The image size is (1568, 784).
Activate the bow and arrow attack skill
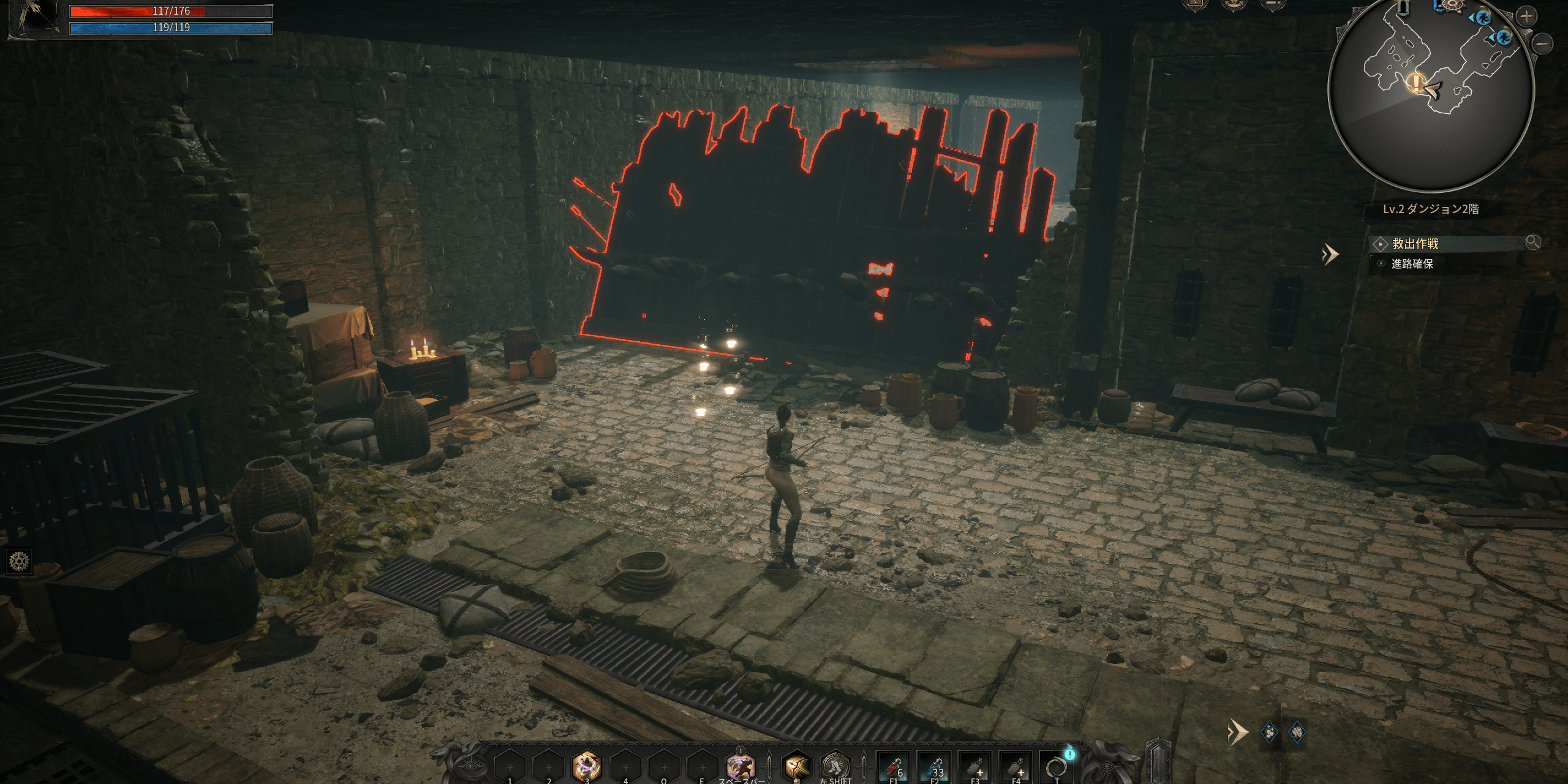point(796,766)
